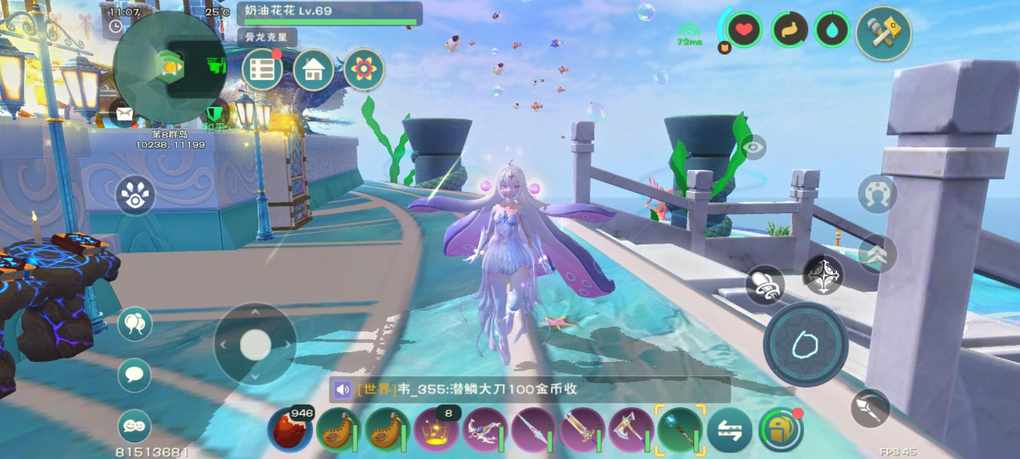Activate the jump double-arrow button
The image size is (1020, 459).
click(x=877, y=253)
